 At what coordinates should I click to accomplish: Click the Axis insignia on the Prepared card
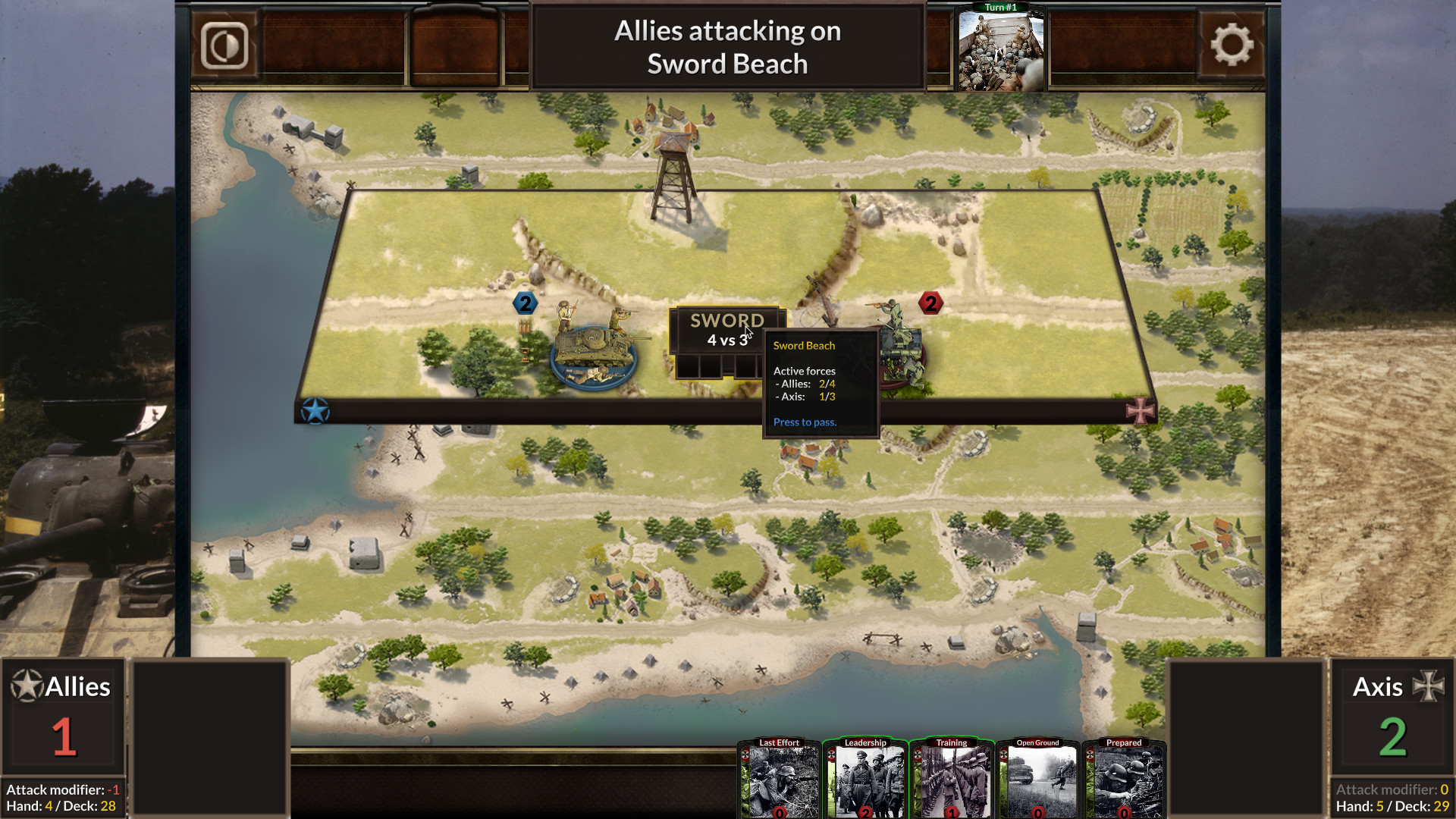1090,754
